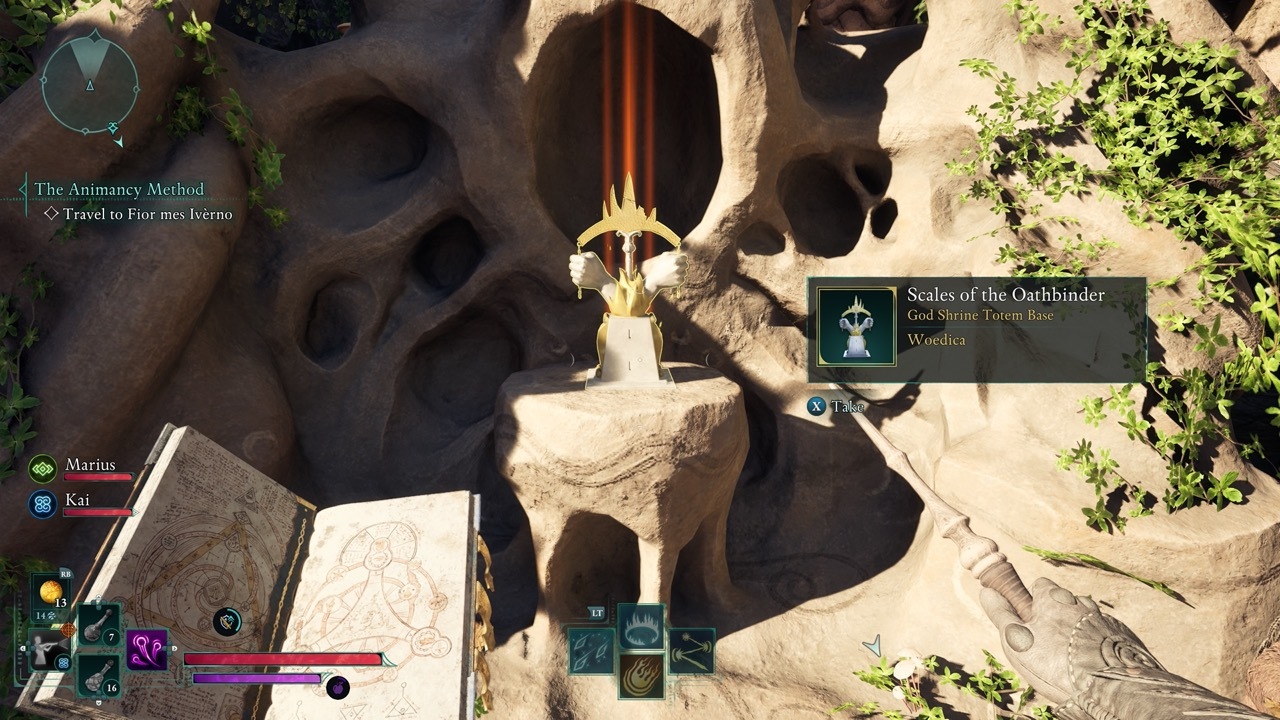1280x720 pixels.
Task: Cast the ring of fire spell
Action: click(641, 627)
